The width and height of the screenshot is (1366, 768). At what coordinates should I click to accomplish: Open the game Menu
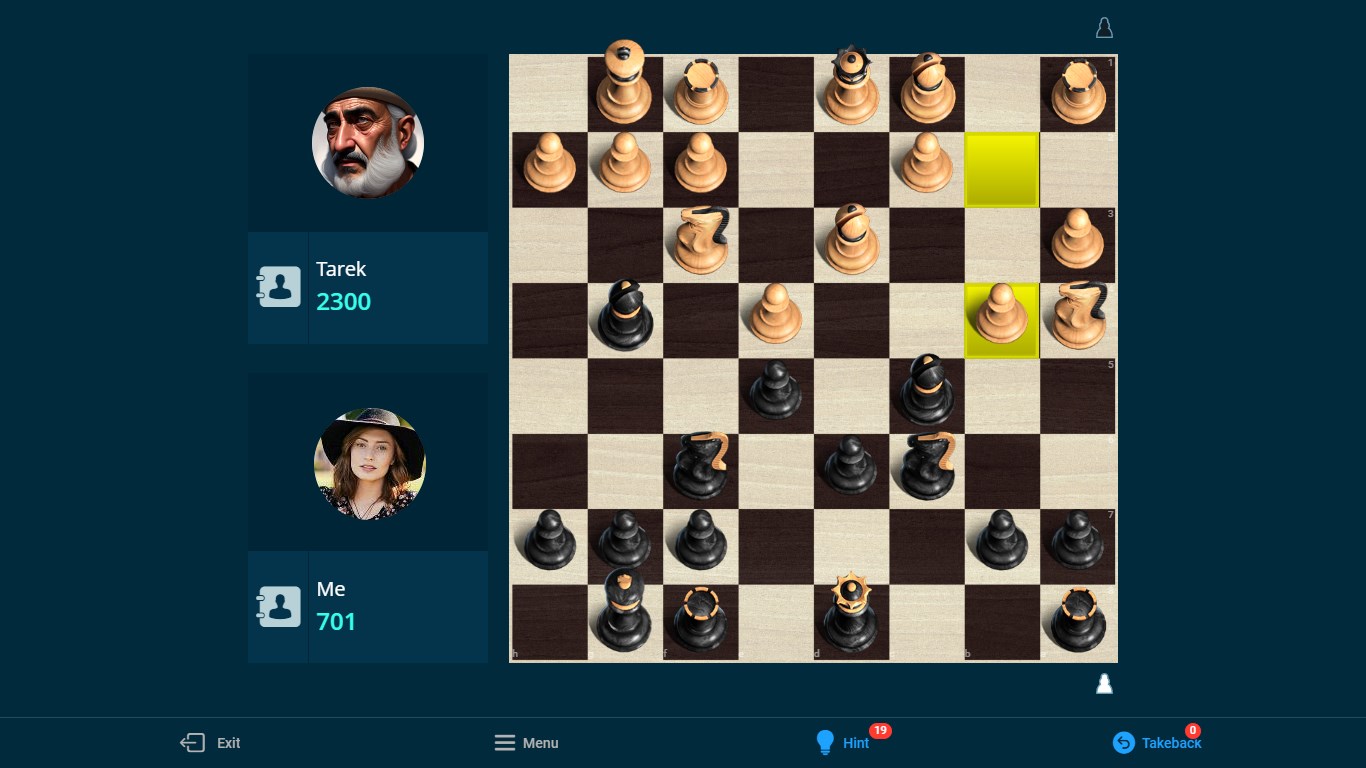pyautogui.click(x=540, y=743)
